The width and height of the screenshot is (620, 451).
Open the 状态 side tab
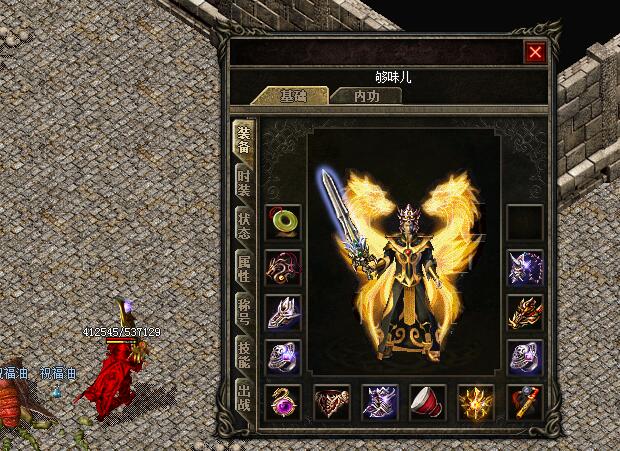(243, 224)
